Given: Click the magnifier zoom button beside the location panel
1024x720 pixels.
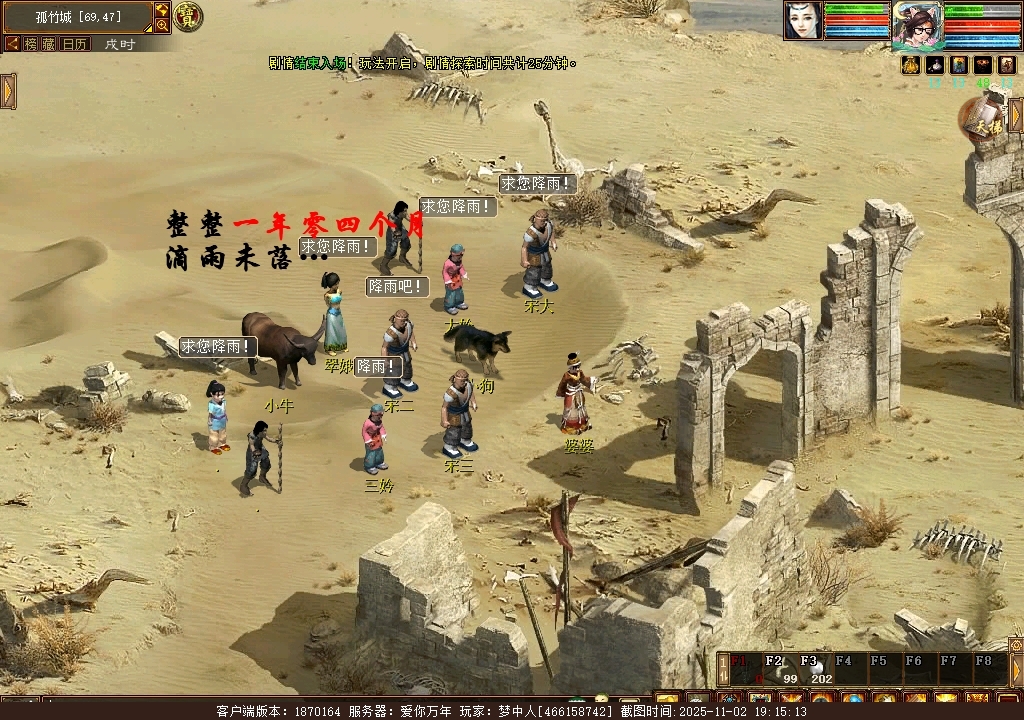Looking at the screenshot, I should click(x=162, y=25).
